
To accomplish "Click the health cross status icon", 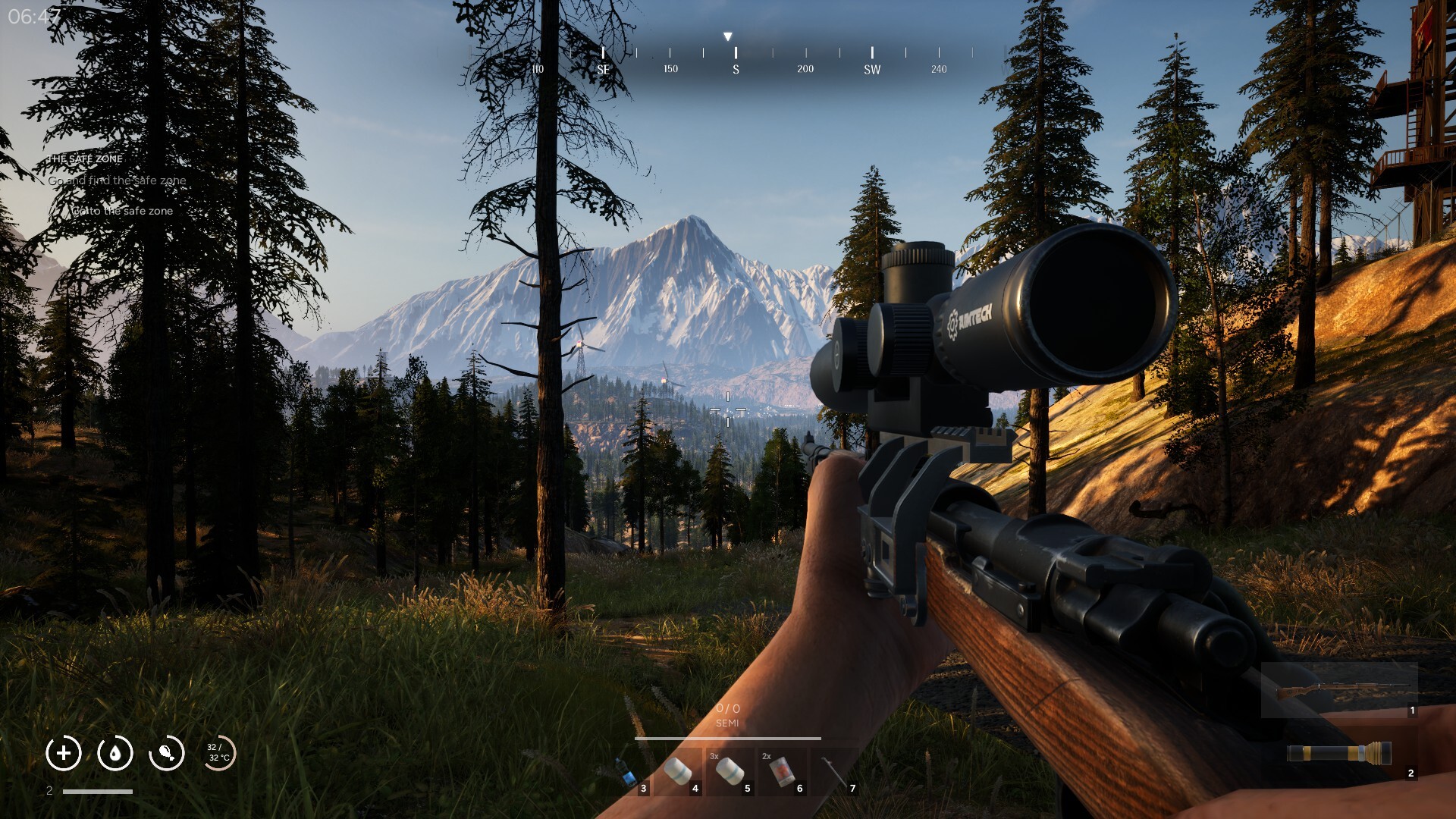I will pyautogui.click(x=64, y=753).
